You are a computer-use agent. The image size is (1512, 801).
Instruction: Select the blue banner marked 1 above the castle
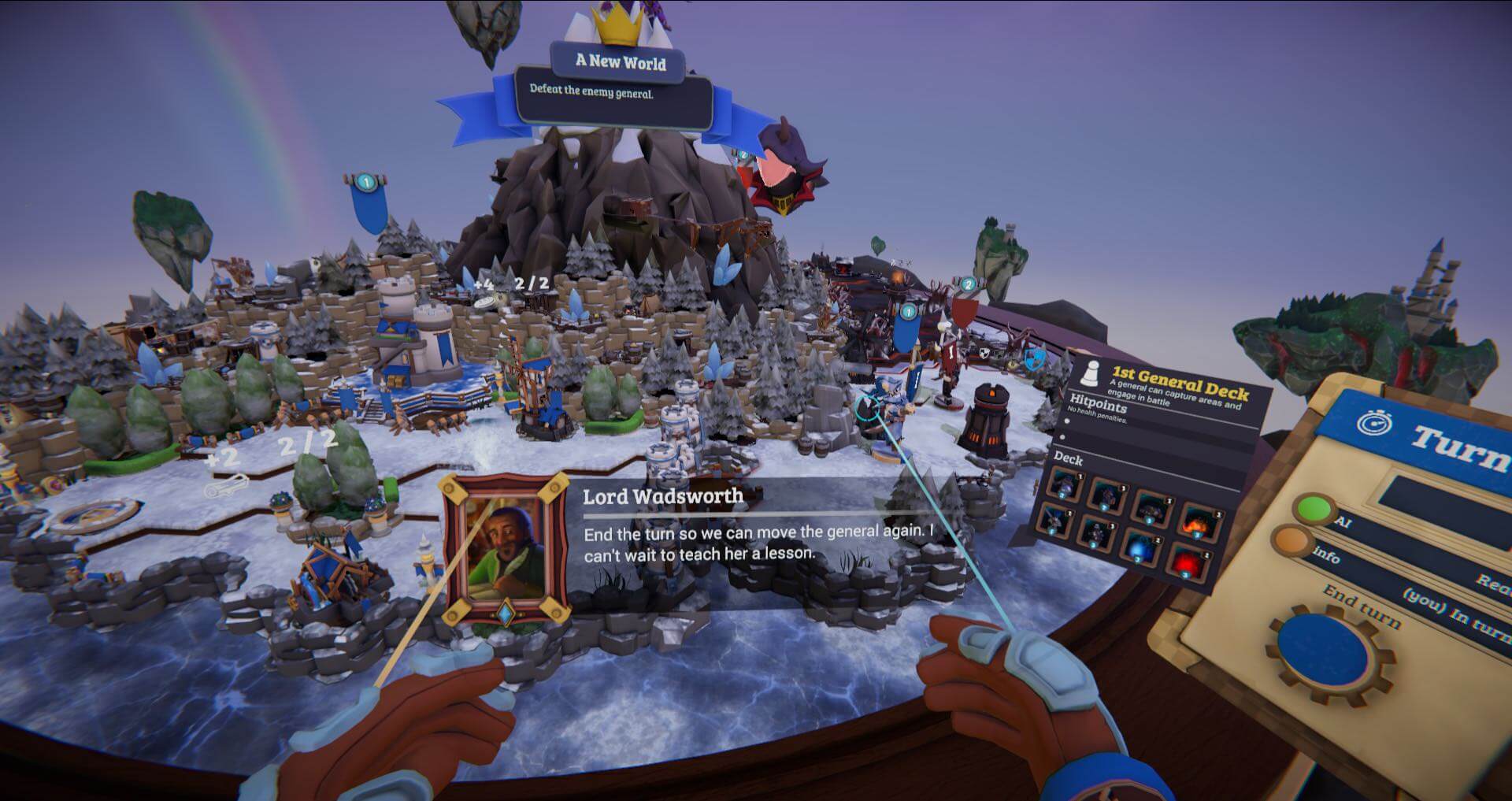pyautogui.click(x=367, y=203)
